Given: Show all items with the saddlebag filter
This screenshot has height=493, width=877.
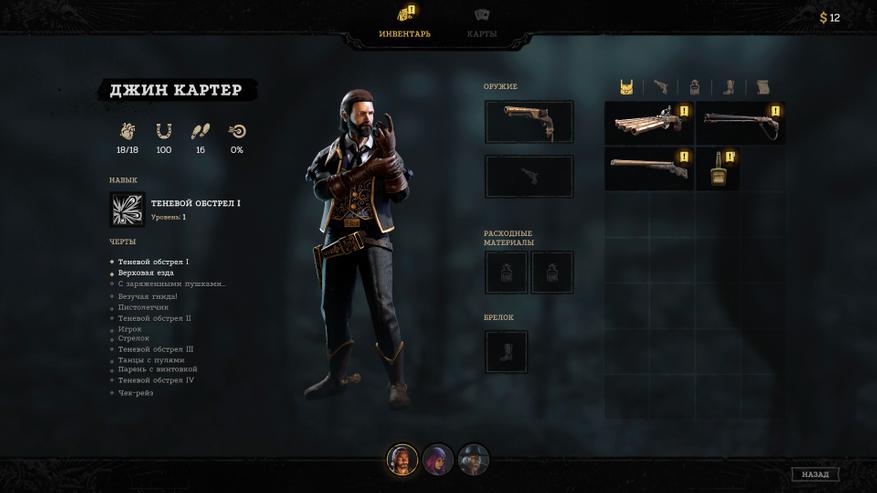Looking at the screenshot, I should (626, 87).
